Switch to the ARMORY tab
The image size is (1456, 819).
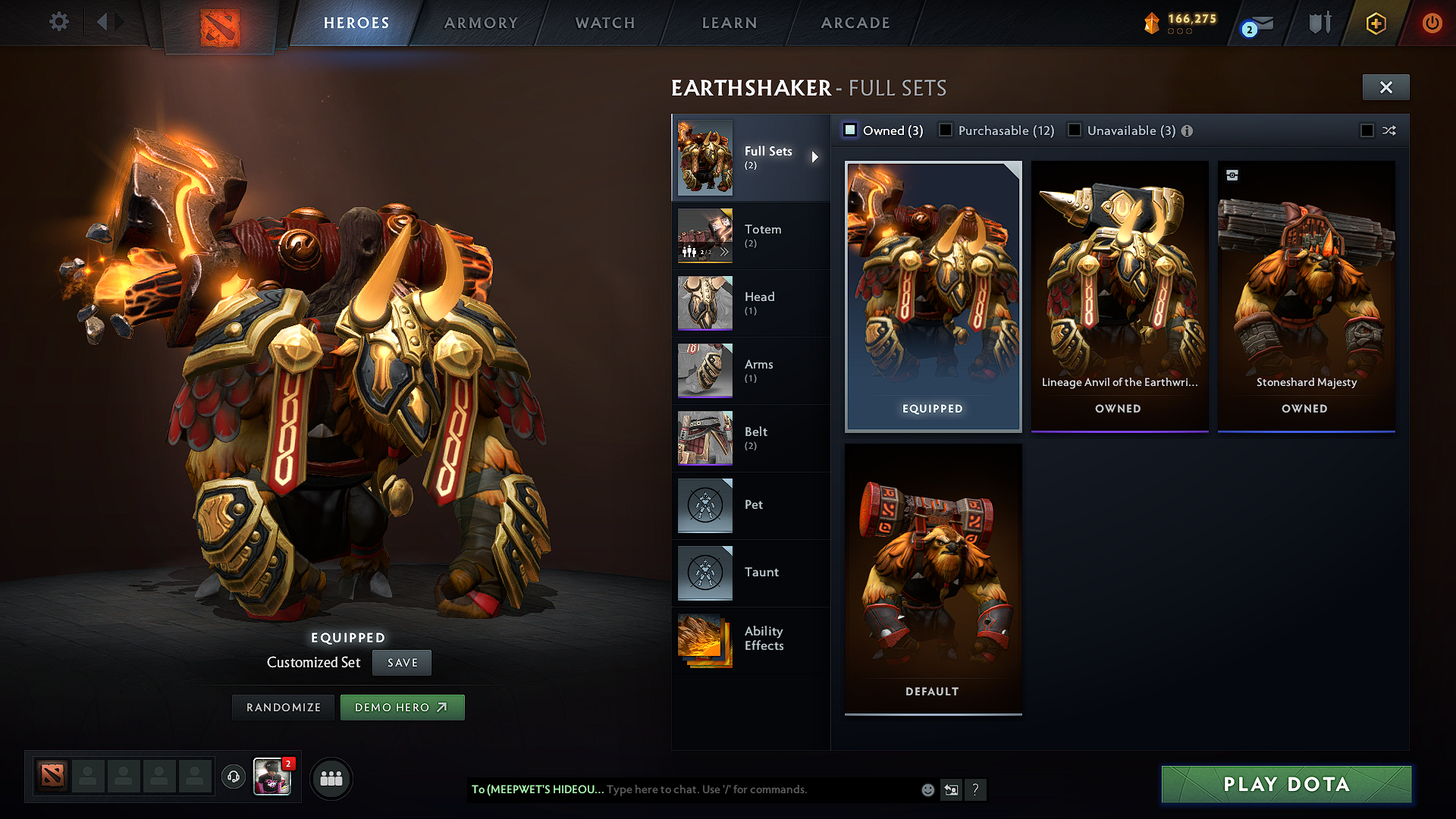pyautogui.click(x=480, y=23)
